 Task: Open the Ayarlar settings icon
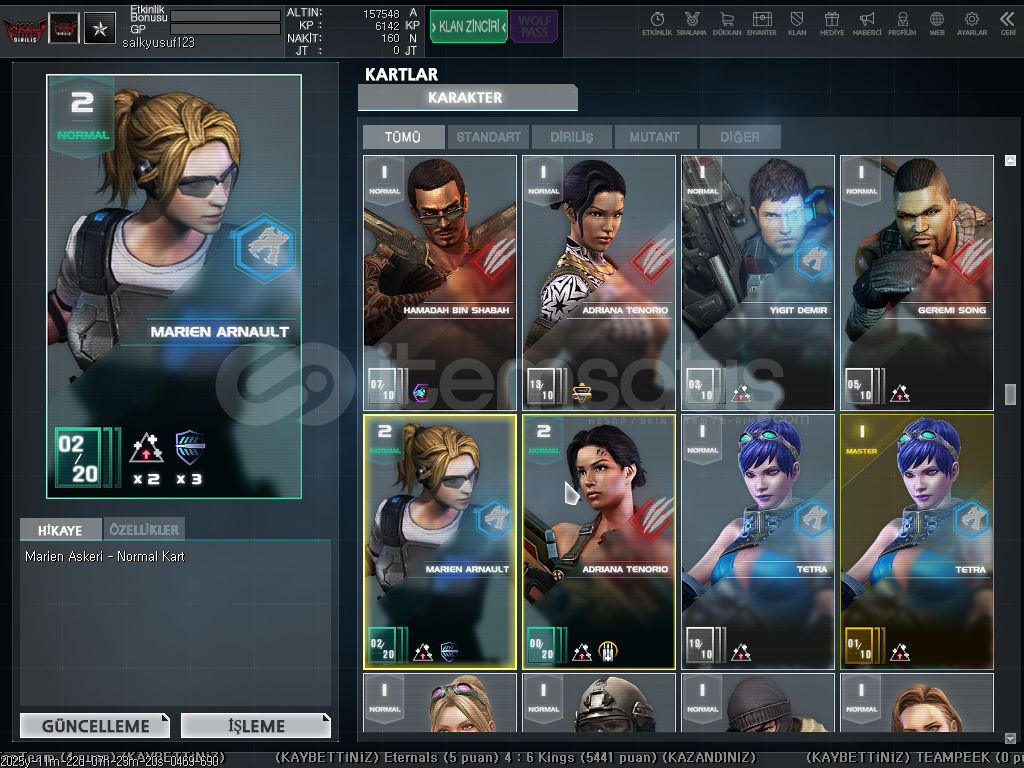[x=972, y=23]
